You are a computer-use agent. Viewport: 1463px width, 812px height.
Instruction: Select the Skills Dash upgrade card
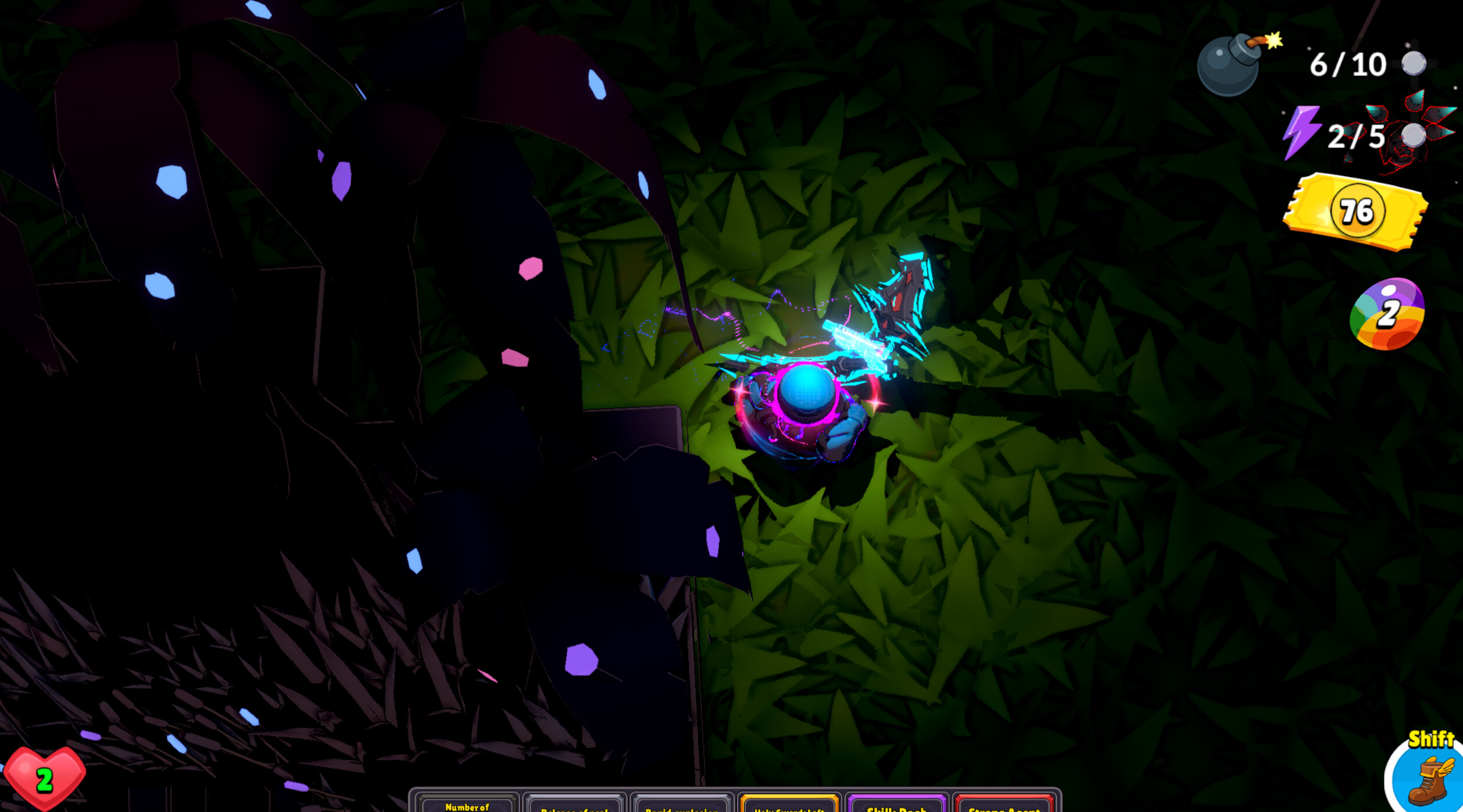tap(898, 805)
